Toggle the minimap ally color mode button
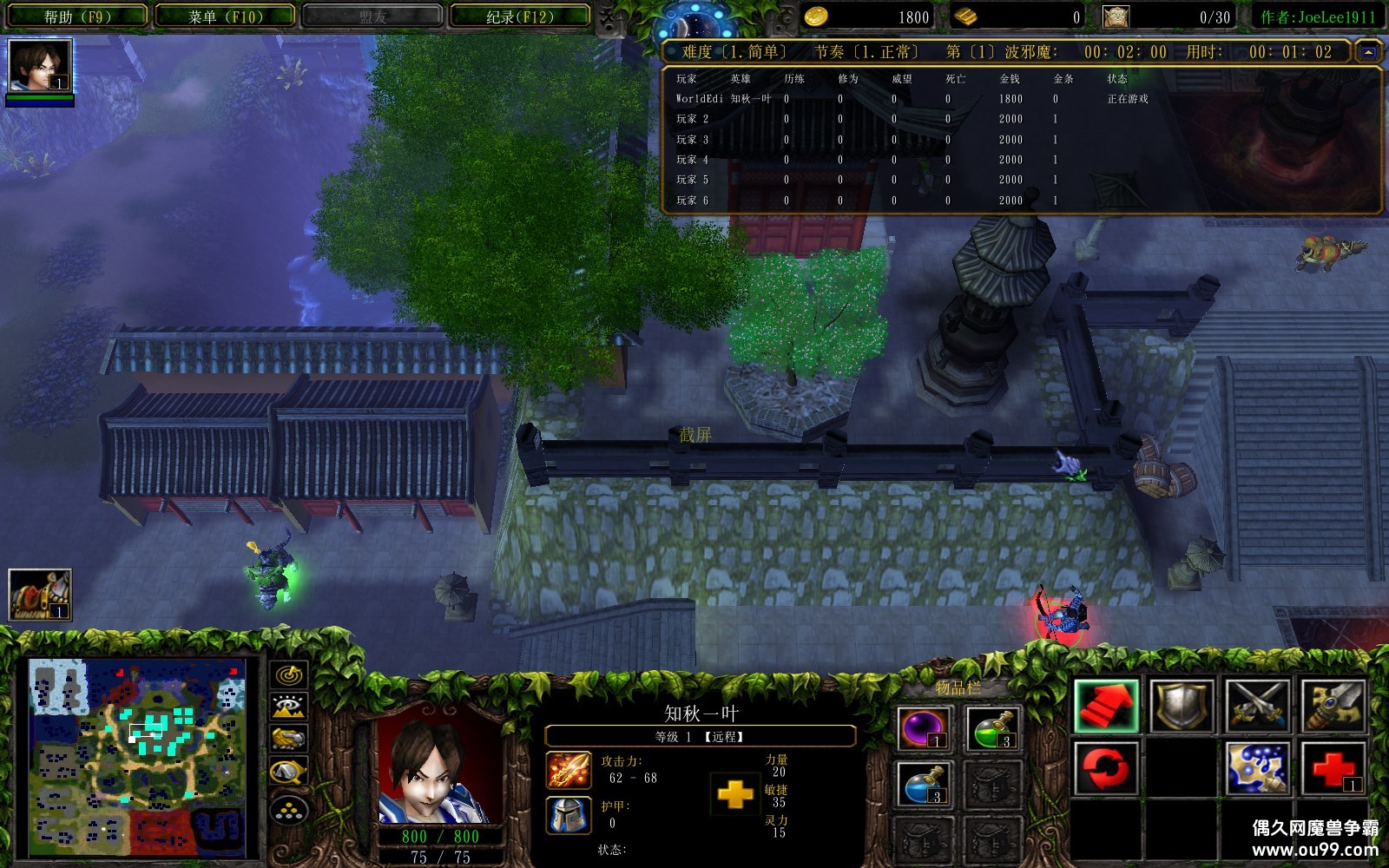1389x868 pixels. coord(289,739)
